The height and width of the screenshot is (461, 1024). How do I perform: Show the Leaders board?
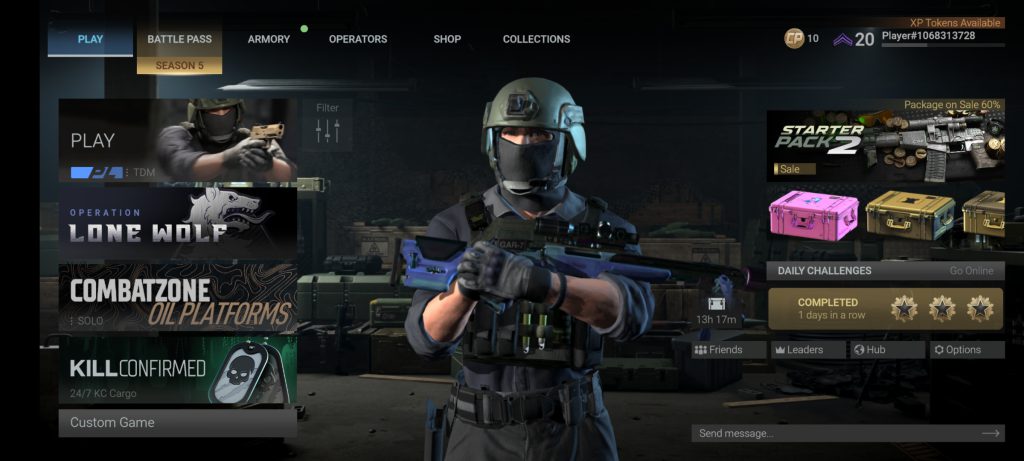806,350
